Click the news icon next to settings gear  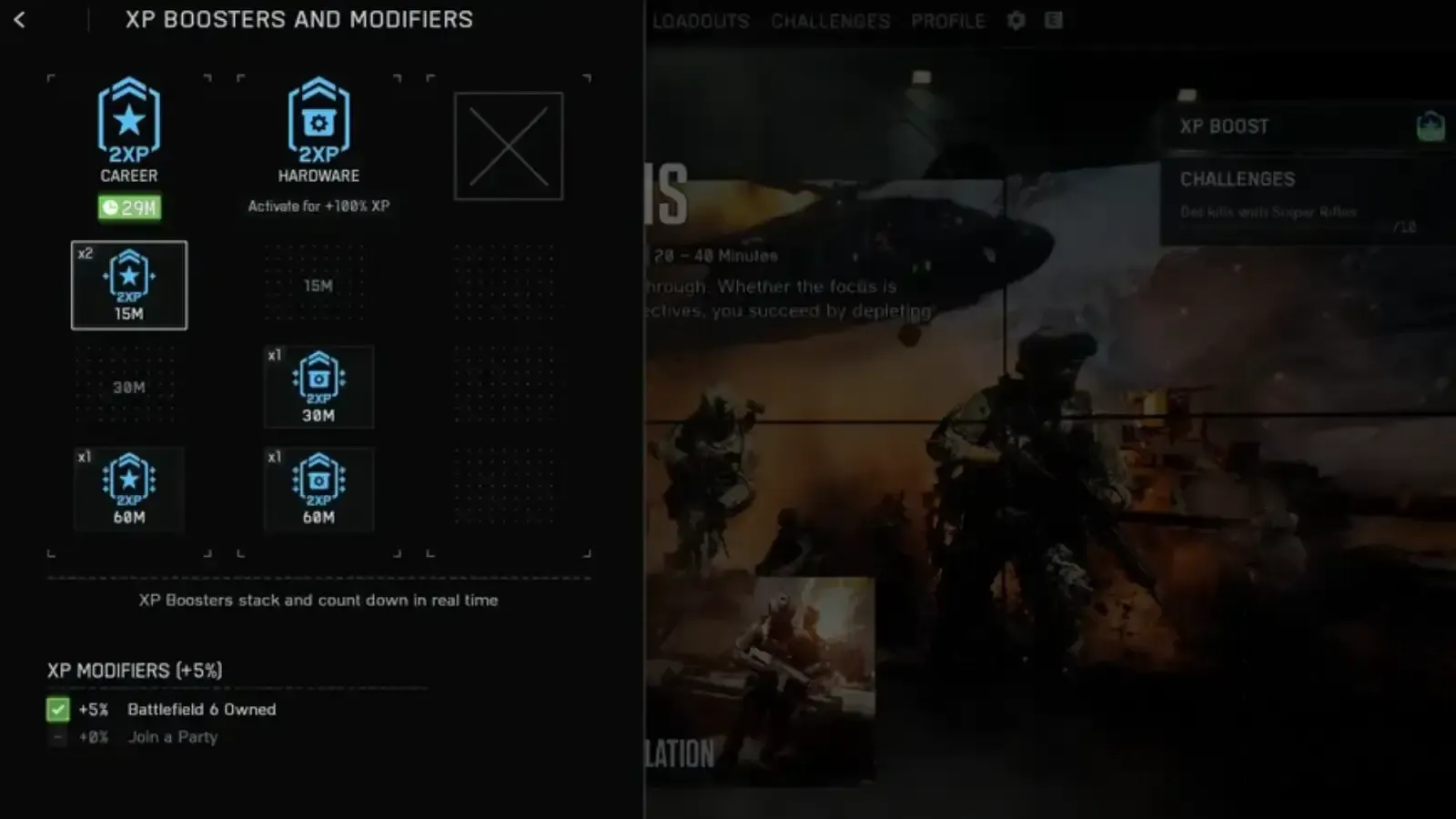point(1056,20)
